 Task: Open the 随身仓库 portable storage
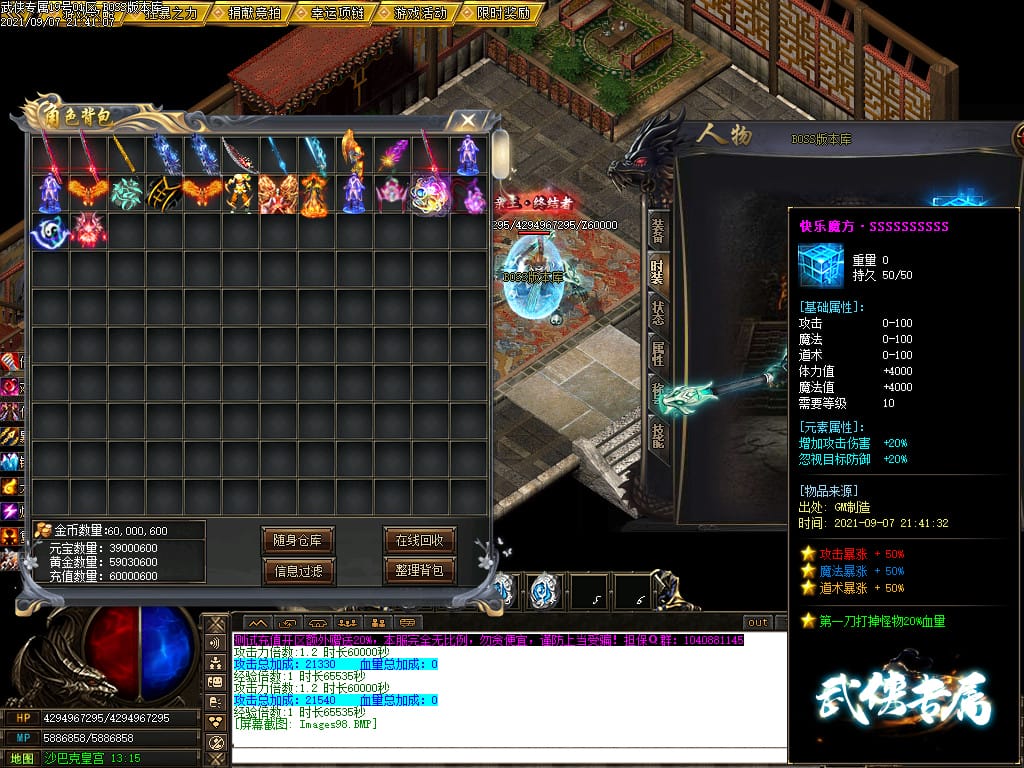[297, 540]
